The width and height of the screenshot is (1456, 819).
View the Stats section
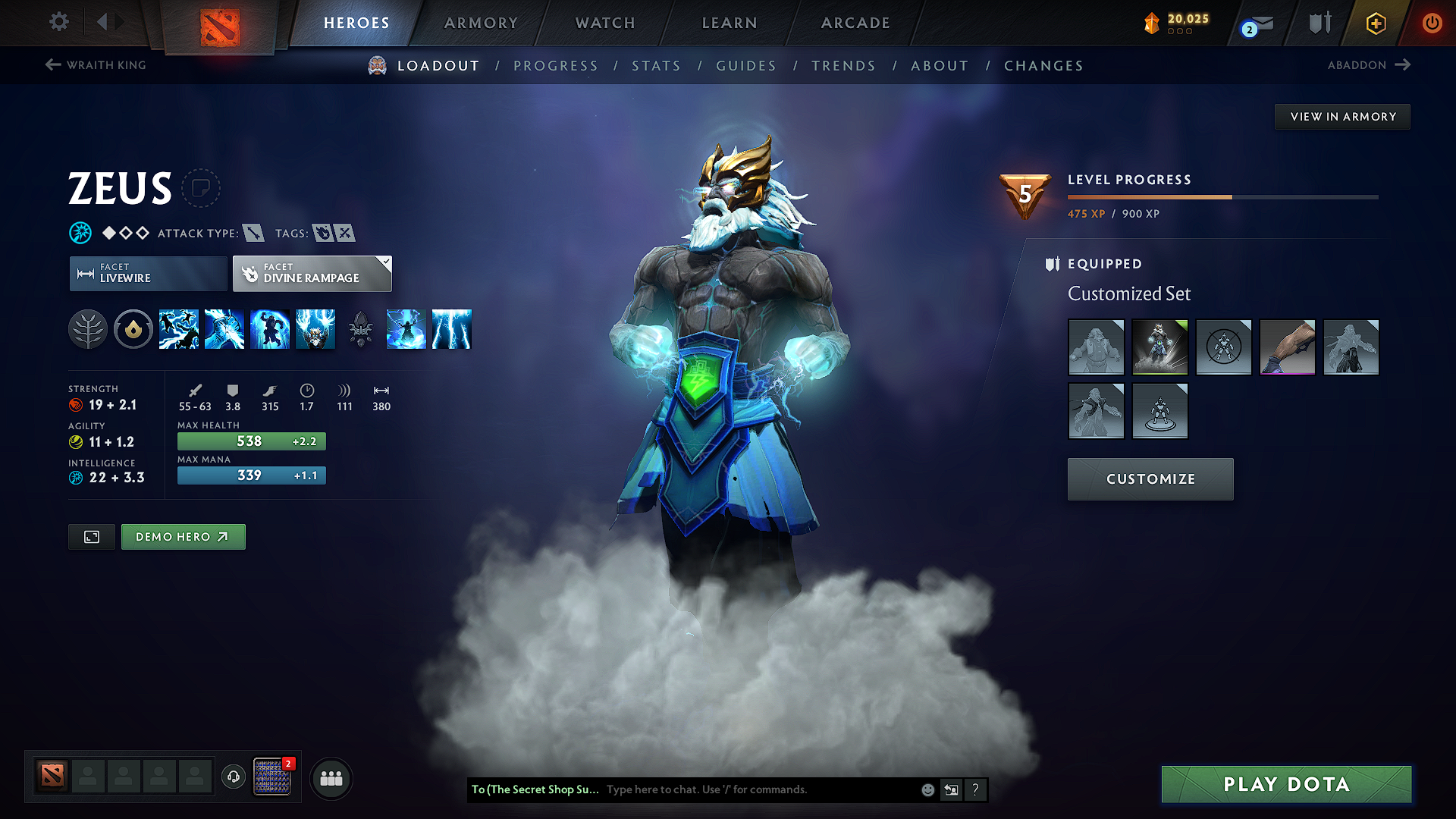tap(657, 66)
